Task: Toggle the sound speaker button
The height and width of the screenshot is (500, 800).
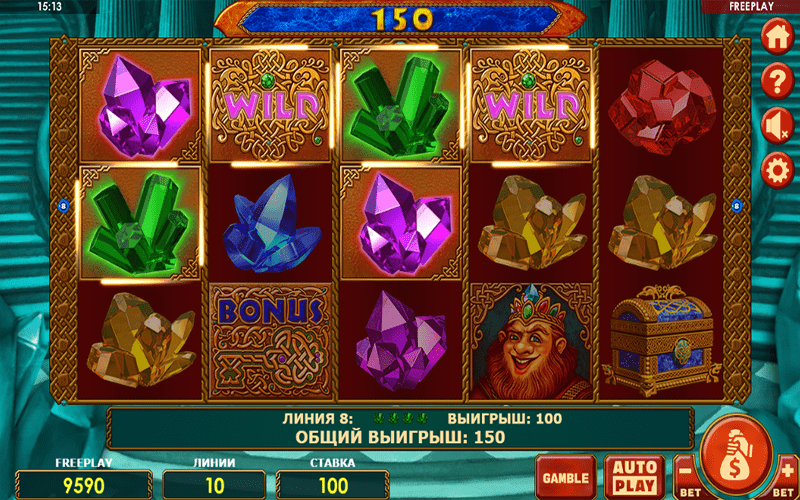Action: pos(776,124)
